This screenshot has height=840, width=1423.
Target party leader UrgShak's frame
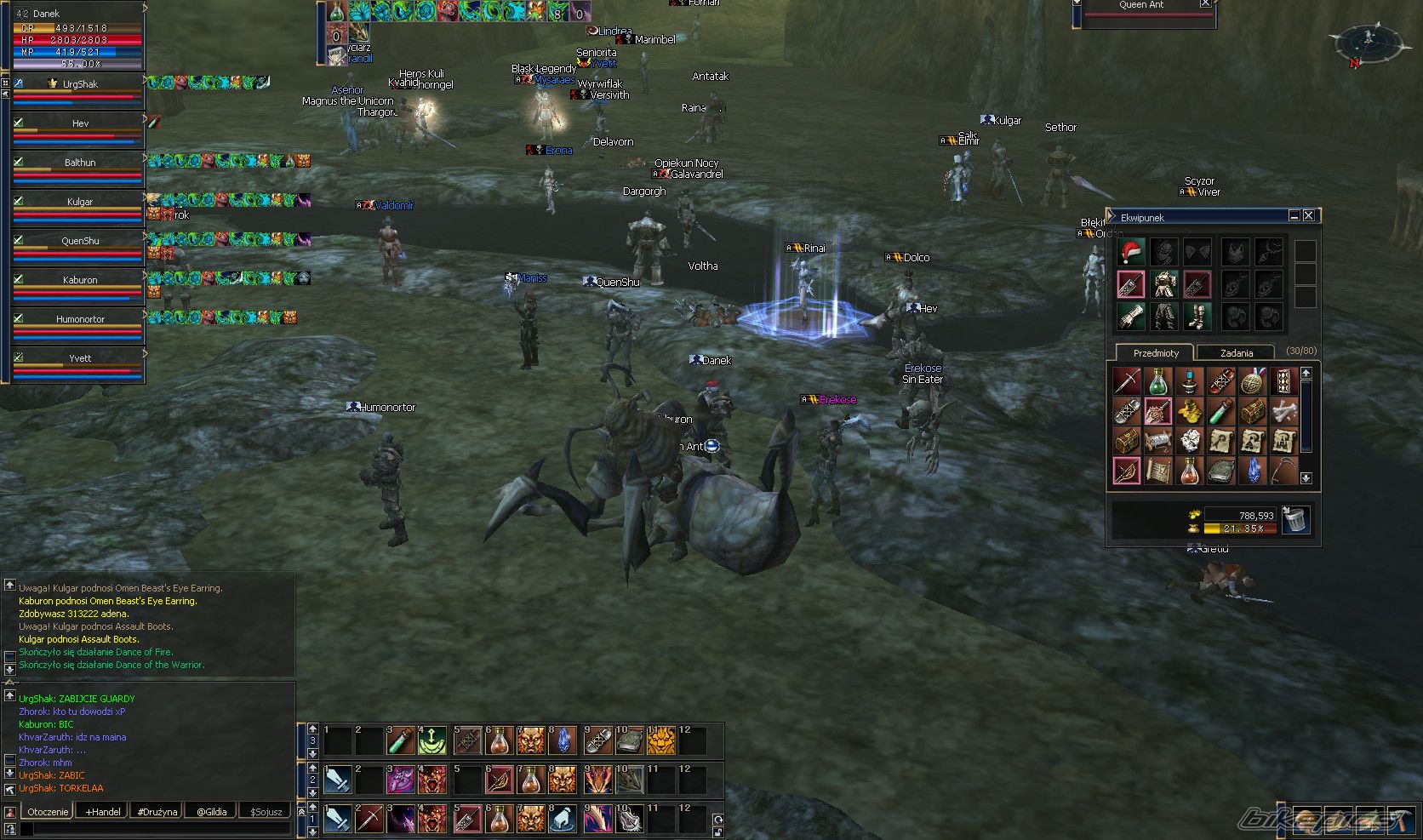[79, 88]
